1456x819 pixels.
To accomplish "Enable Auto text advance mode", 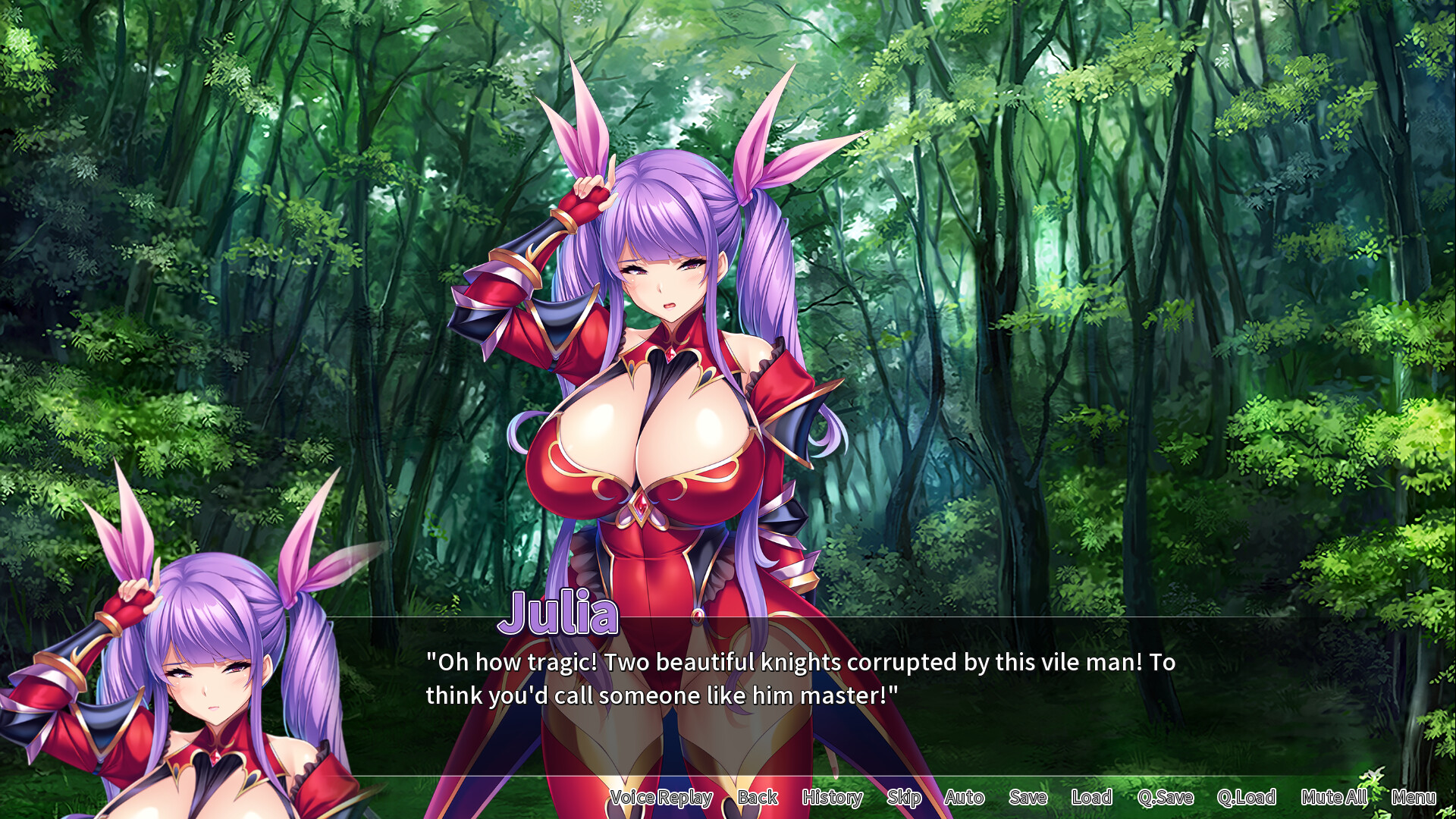I will pos(964,798).
